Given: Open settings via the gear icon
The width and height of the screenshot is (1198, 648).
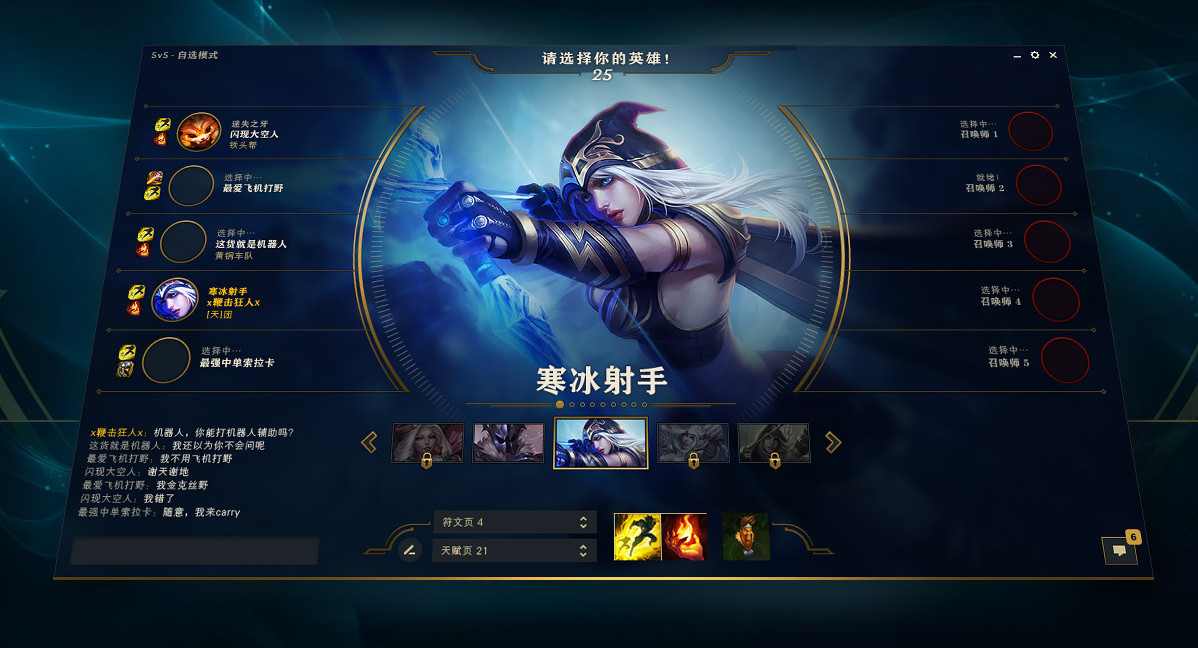Looking at the screenshot, I should click(1035, 56).
